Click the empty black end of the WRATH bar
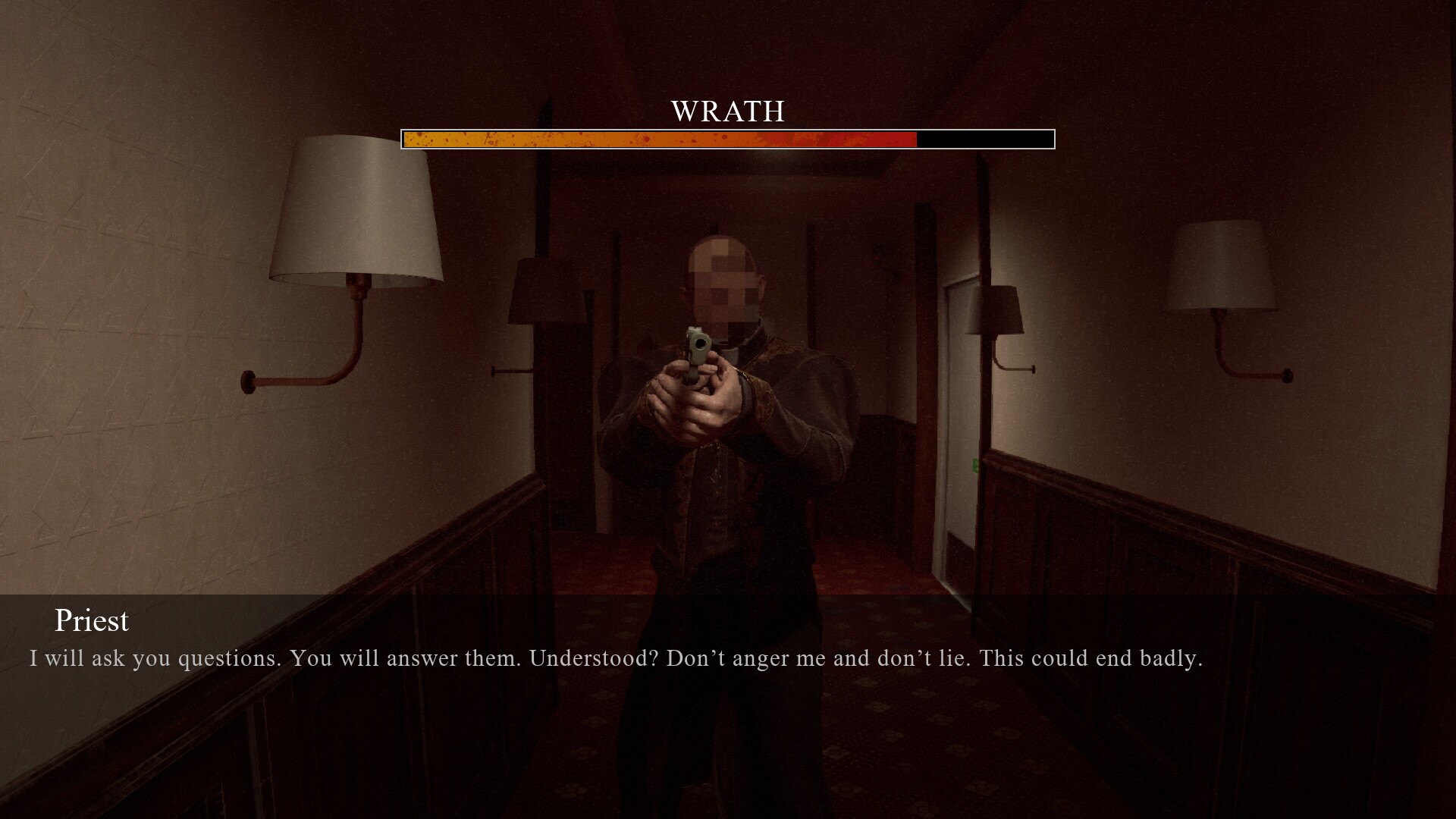Viewport: 1456px width, 819px height. click(986, 140)
